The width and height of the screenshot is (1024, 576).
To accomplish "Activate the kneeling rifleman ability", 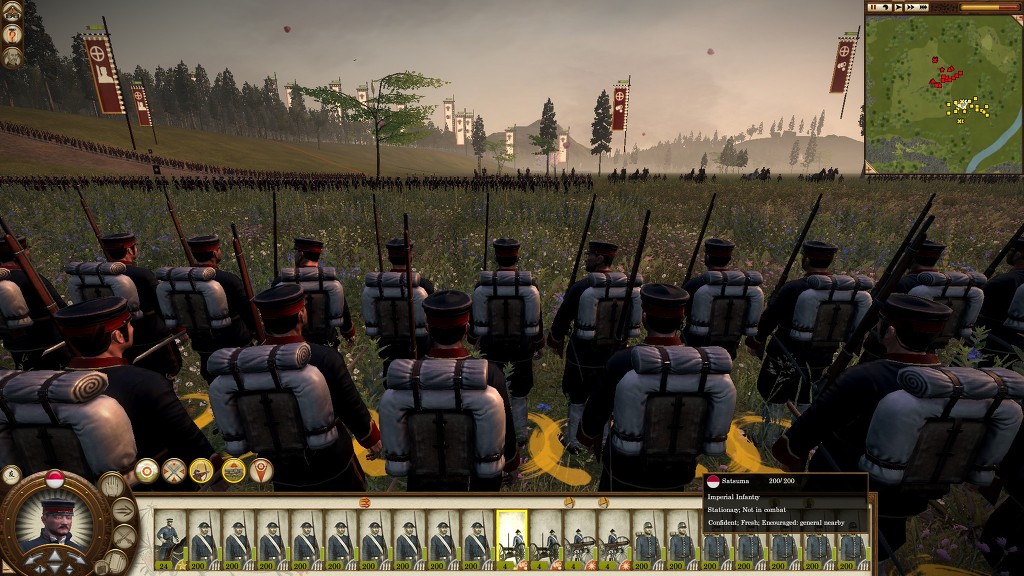I will tap(201, 470).
